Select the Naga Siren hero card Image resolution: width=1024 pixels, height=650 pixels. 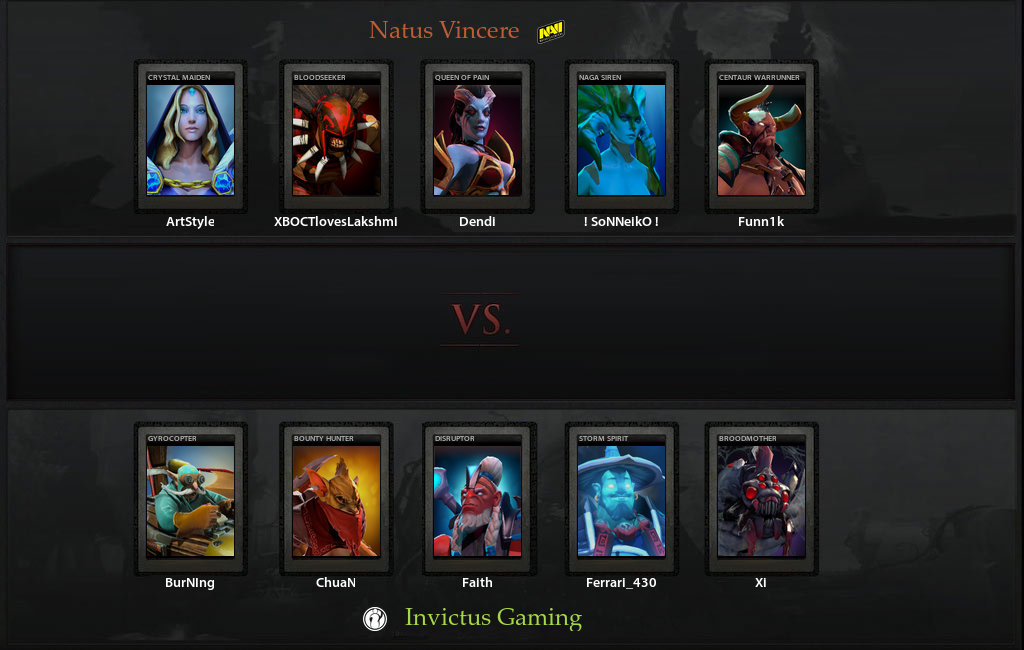coord(621,138)
